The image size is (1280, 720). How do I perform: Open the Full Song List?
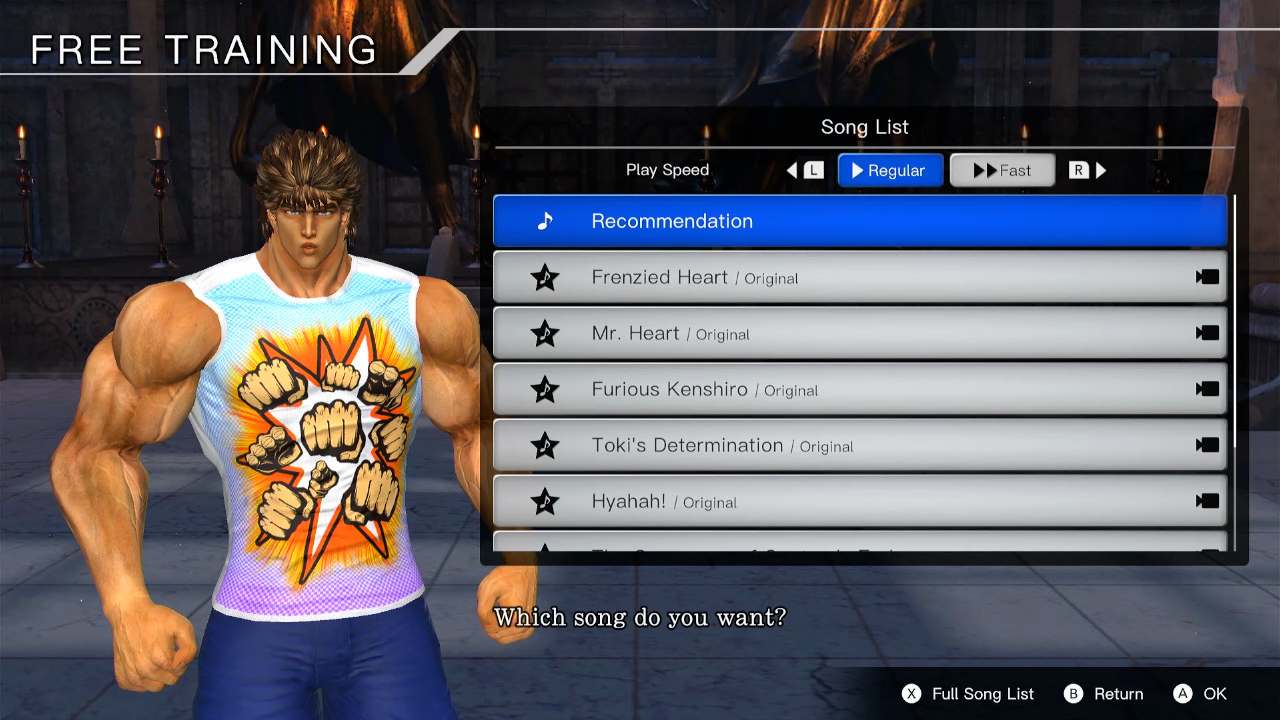[x=968, y=693]
